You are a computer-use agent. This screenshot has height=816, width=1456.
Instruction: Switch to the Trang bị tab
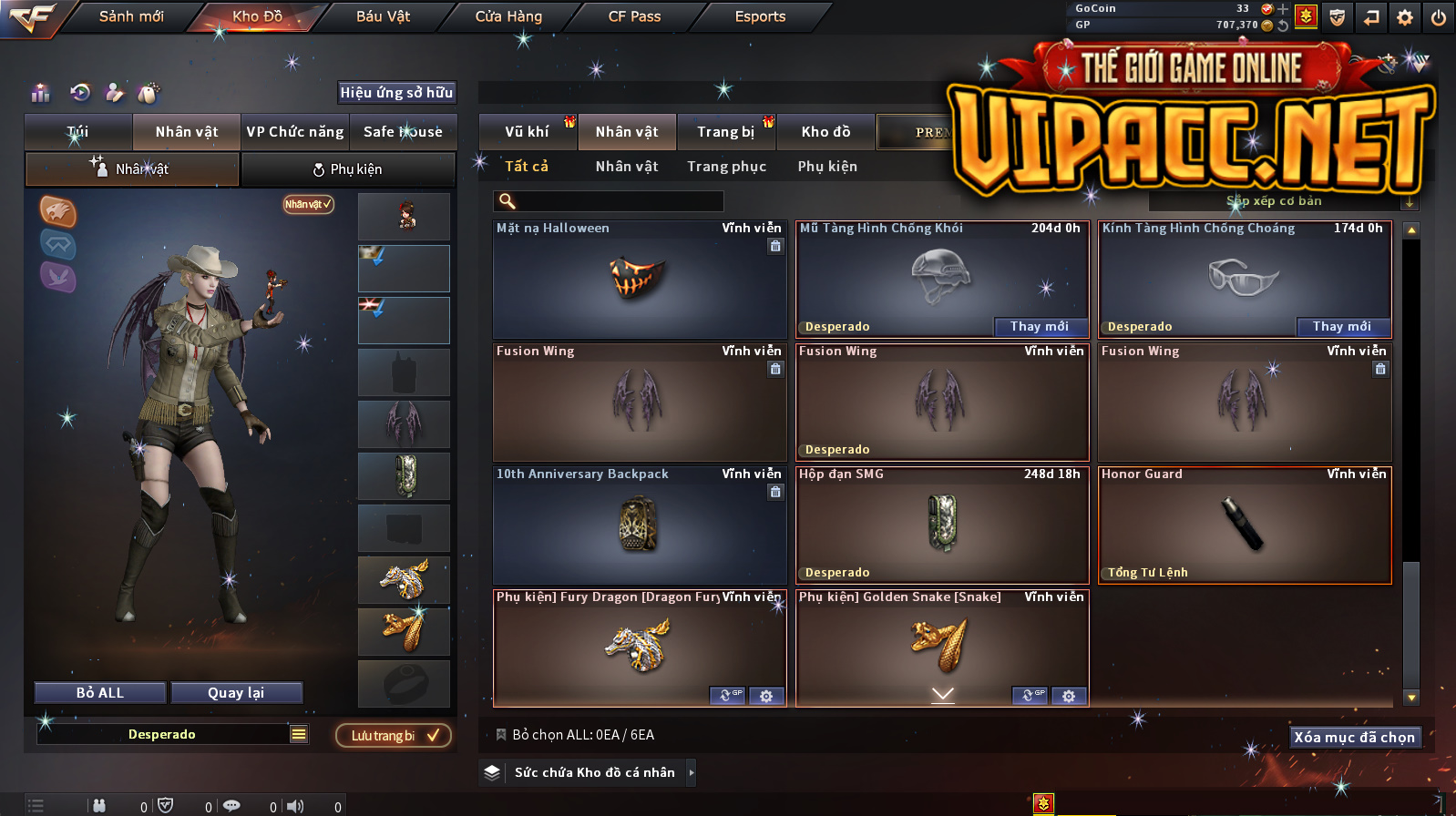click(x=725, y=132)
